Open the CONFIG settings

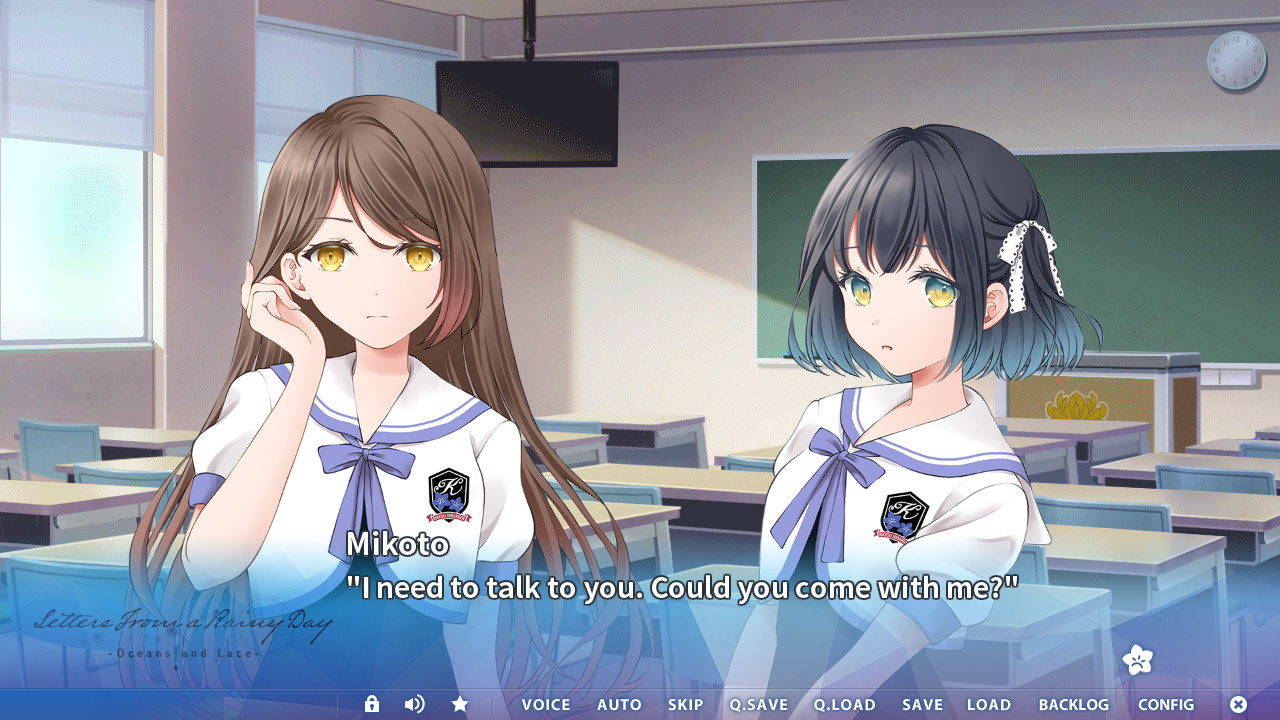tap(1166, 705)
